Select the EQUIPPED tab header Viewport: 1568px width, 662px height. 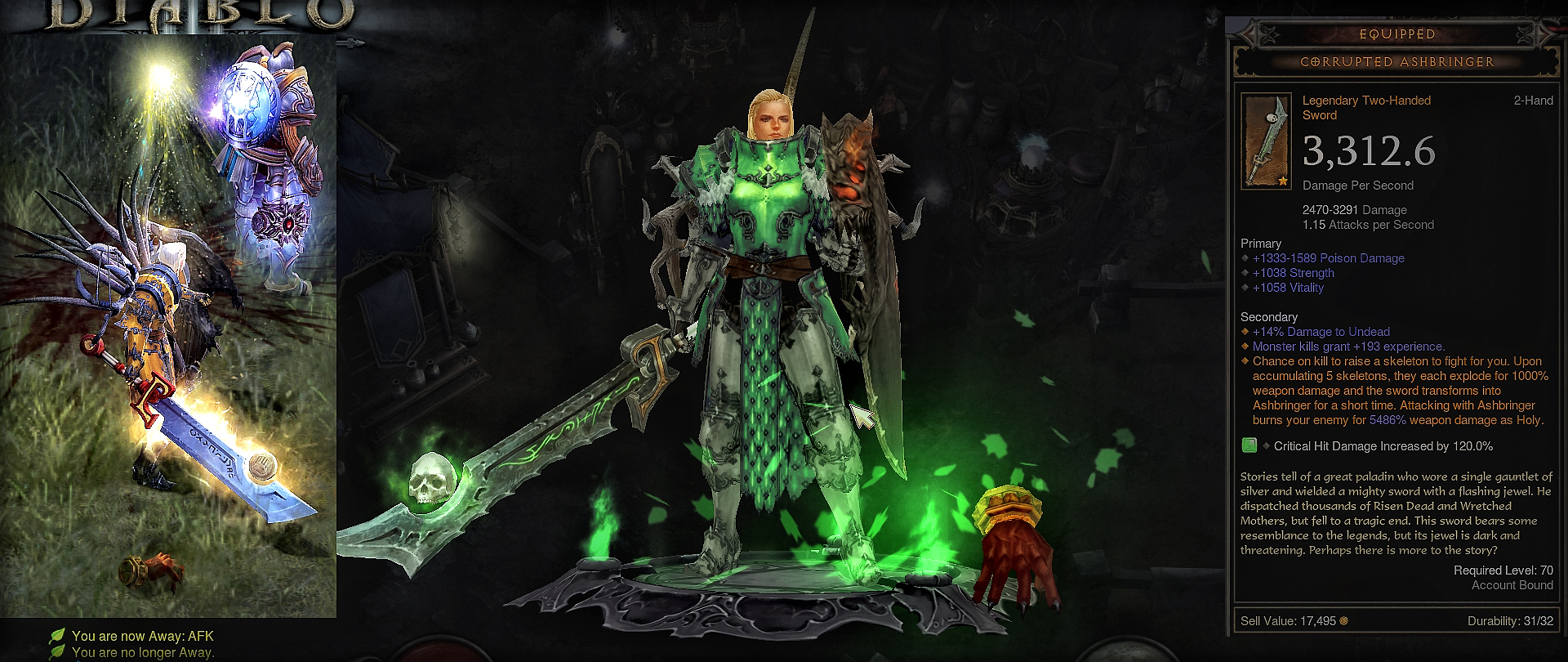[x=1397, y=34]
